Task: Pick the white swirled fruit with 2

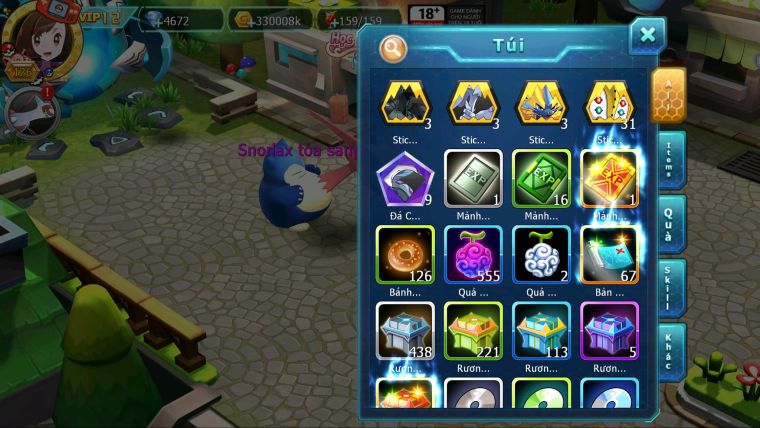Action: (x=541, y=252)
